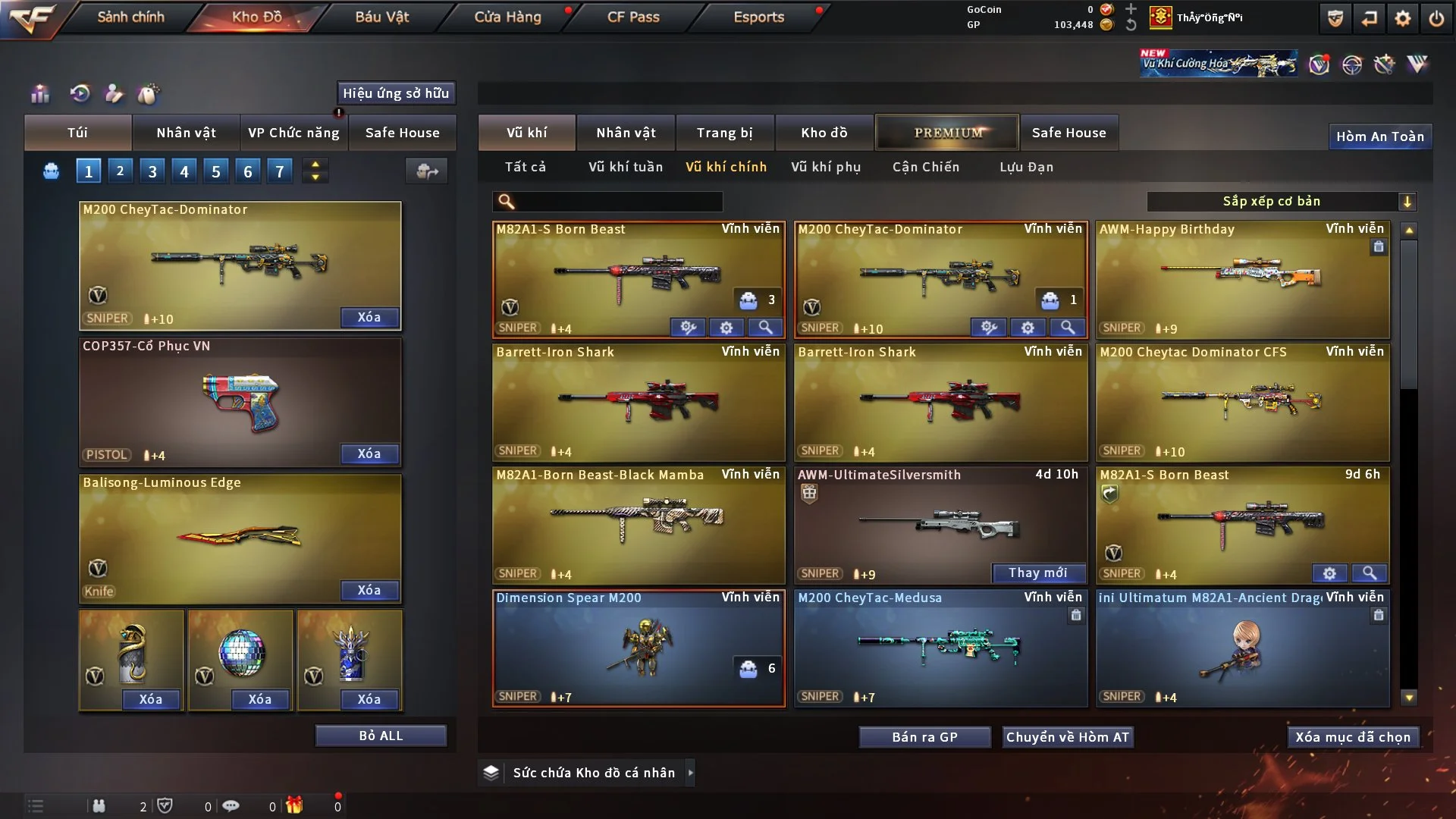Click Chuyển về Hòm AT button
This screenshot has height=819, width=1456.
tap(1068, 737)
